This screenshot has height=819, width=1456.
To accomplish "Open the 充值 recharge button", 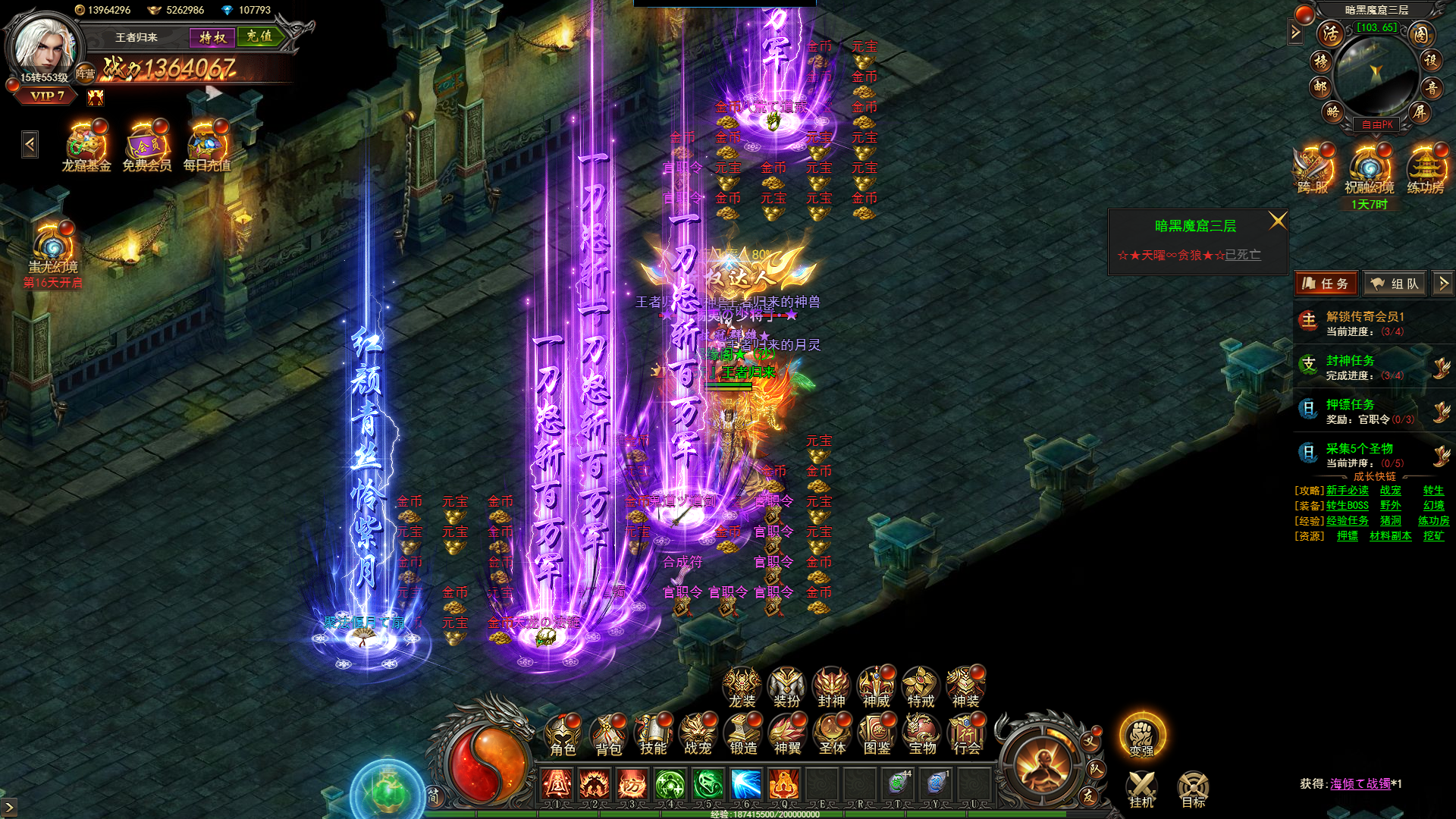I will click(x=259, y=36).
